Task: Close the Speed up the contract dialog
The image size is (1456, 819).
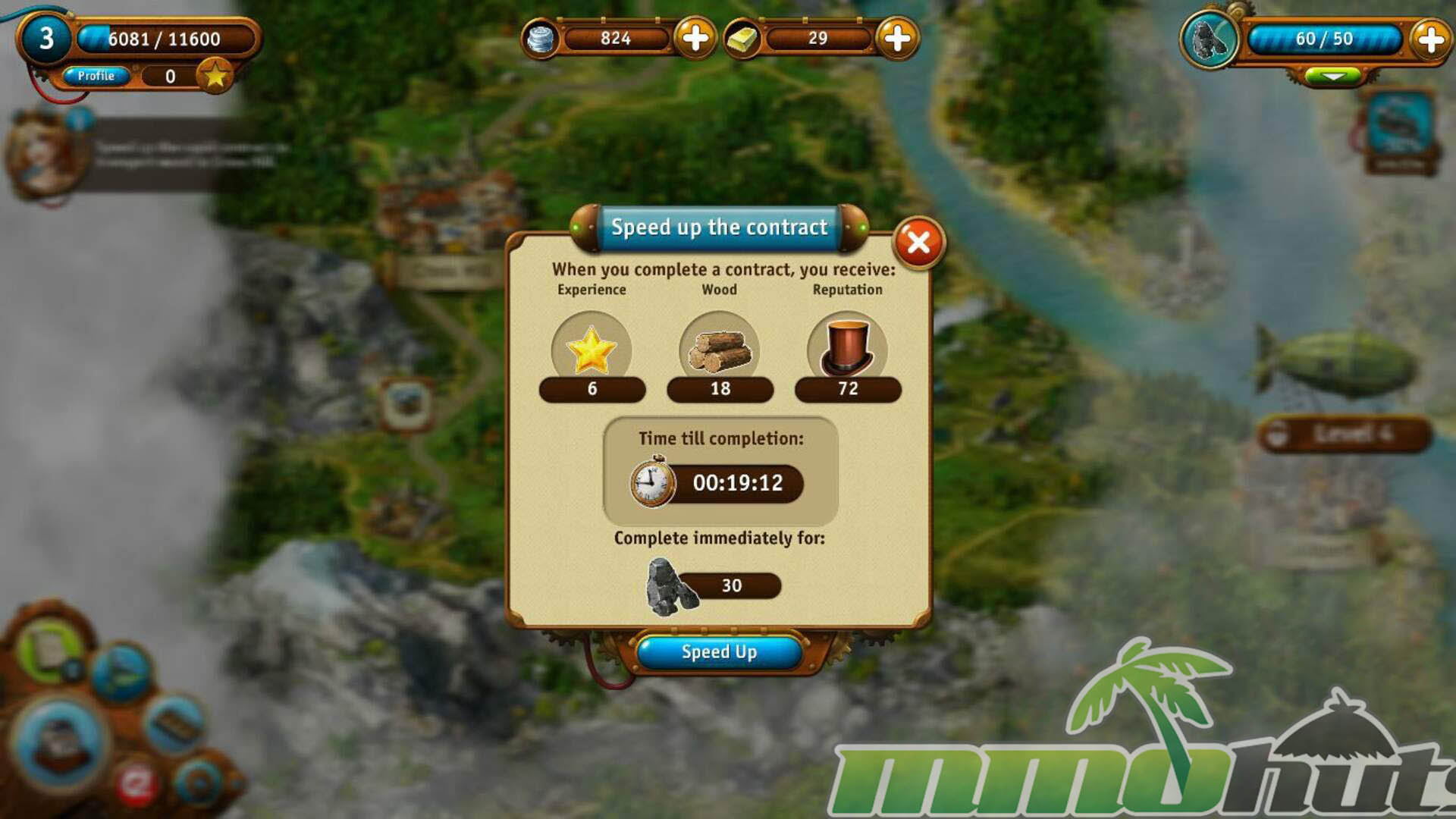Action: point(918,243)
